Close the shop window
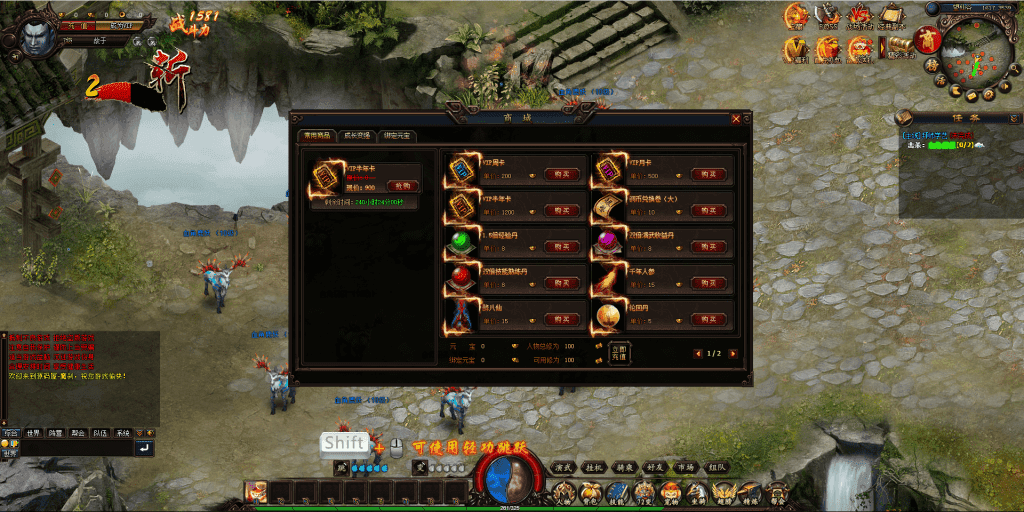The image size is (1024, 512). [736, 119]
